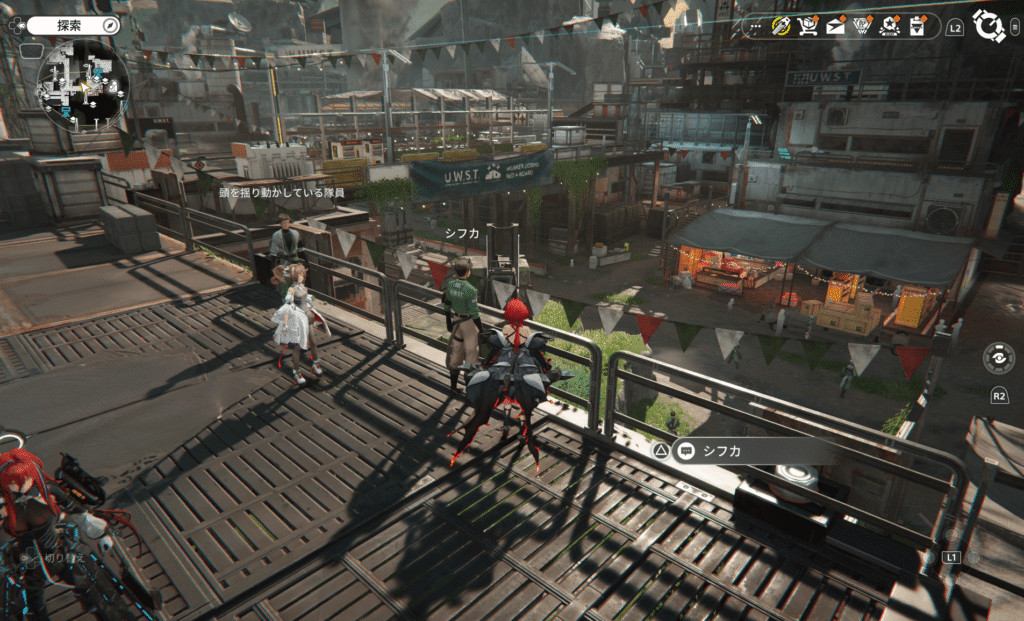Viewport: 1024px width, 621px height.
Task: Click the eye-shaped scan icon
Action: (x=998, y=356)
